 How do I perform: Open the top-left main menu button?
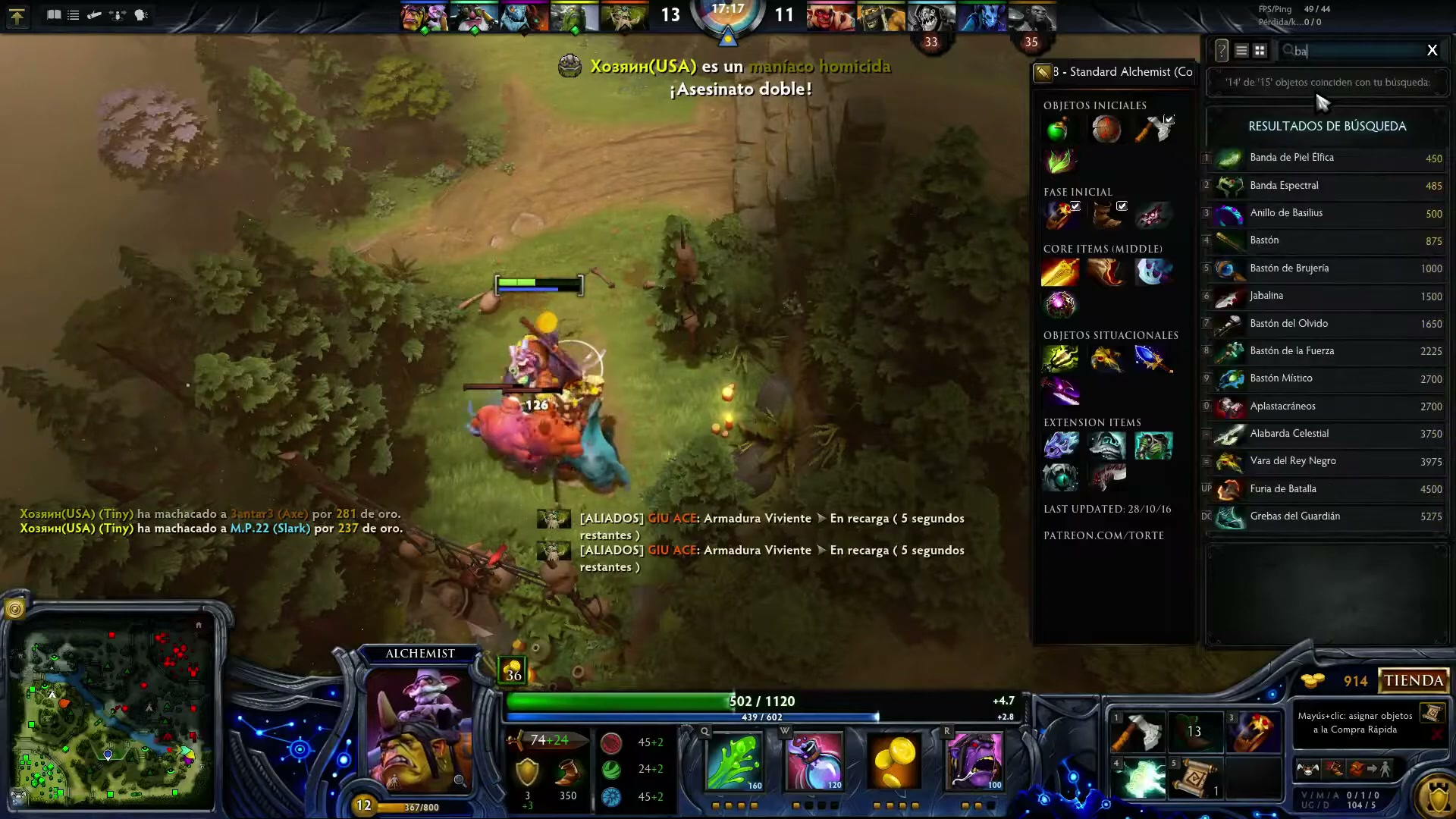point(17,16)
